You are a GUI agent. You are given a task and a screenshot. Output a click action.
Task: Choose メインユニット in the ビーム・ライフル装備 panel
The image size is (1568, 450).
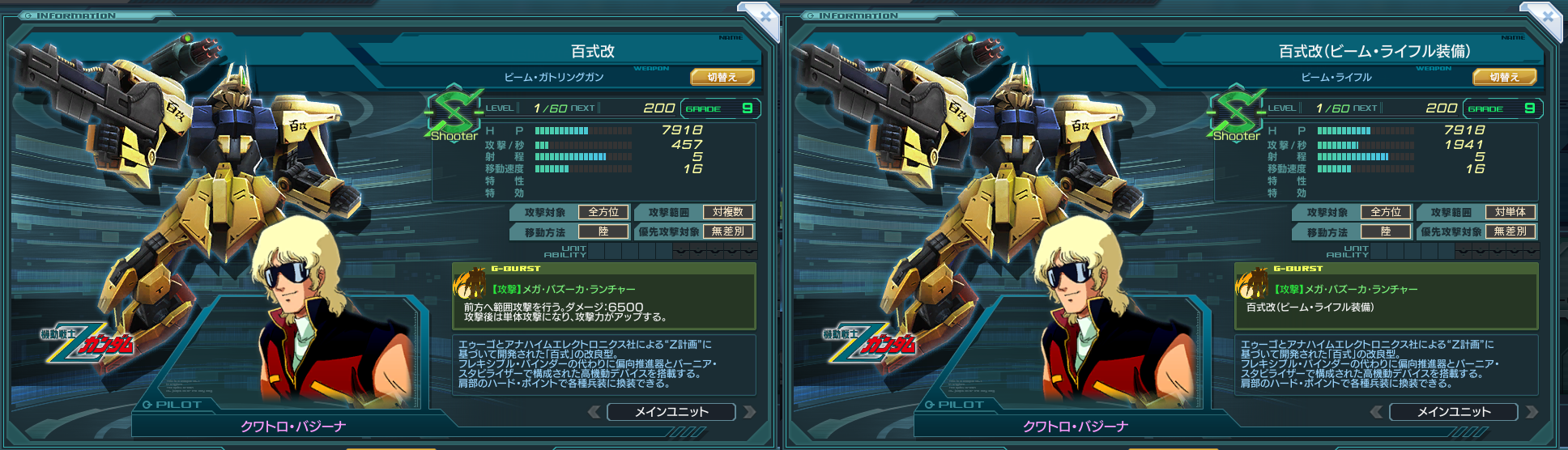tap(1454, 412)
